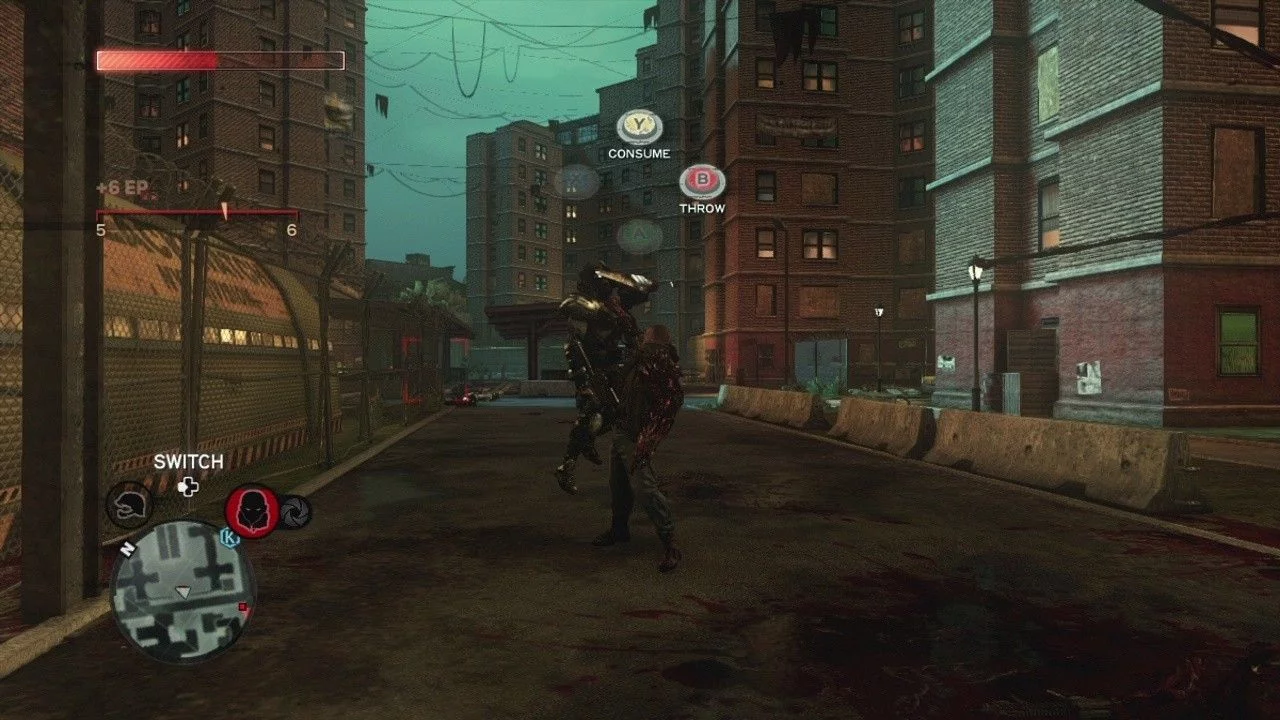Open the circular minimap
This screenshot has height=720, width=1280.
(x=182, y=590)
